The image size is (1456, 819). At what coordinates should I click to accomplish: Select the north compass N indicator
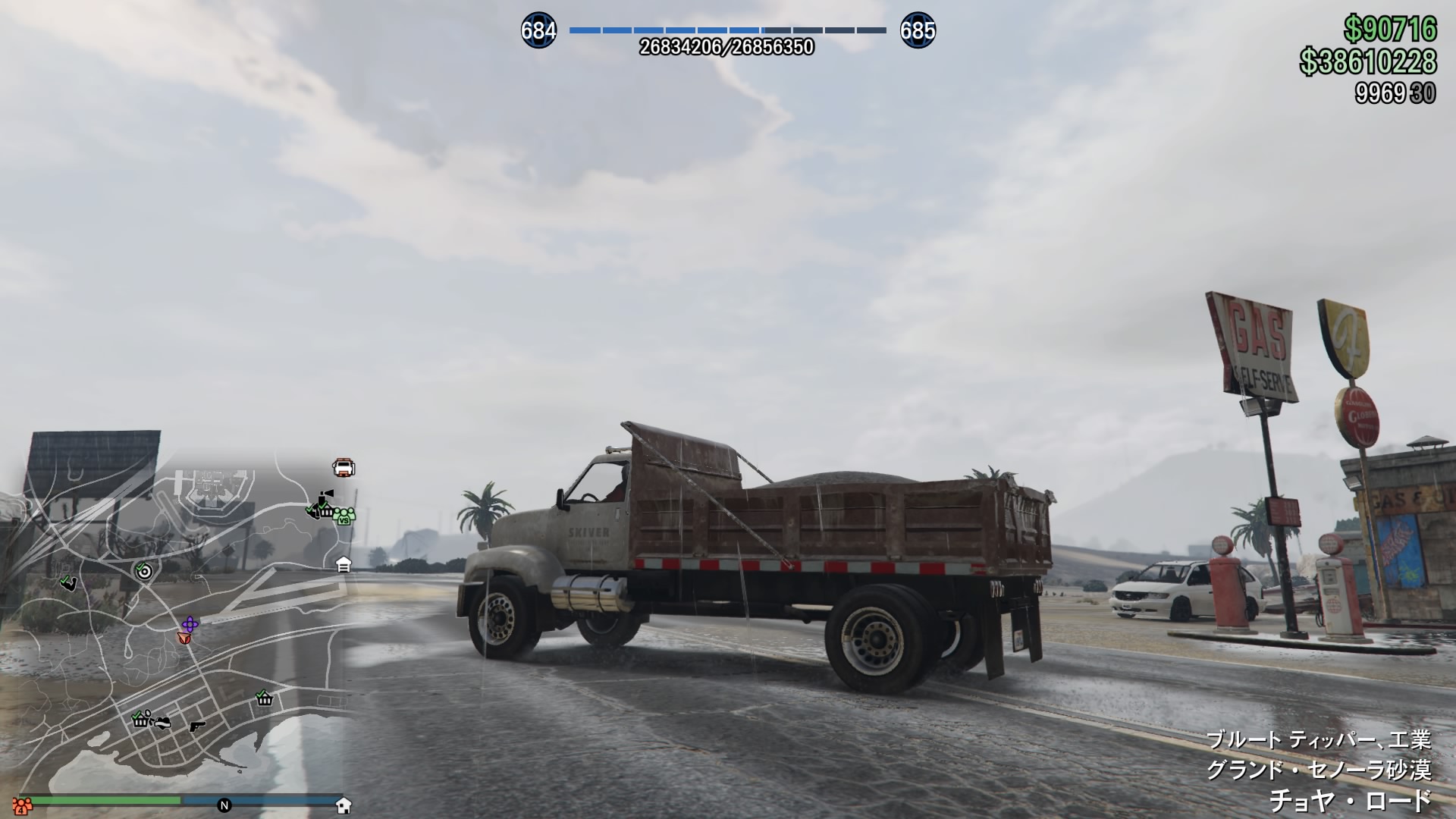coord(224,805)
